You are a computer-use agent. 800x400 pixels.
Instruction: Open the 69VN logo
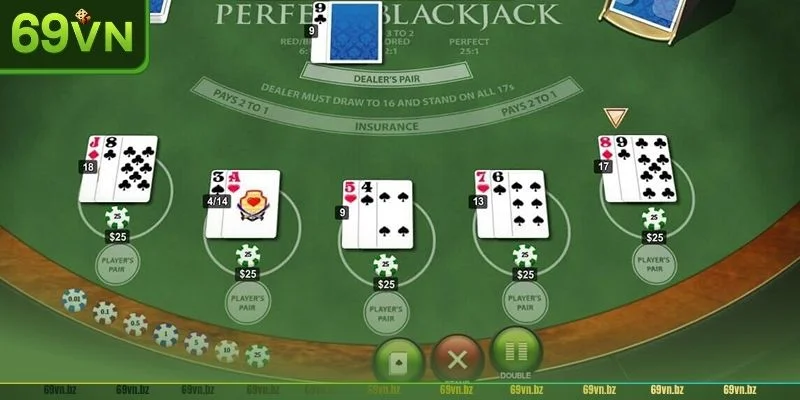tap(72, 33)
